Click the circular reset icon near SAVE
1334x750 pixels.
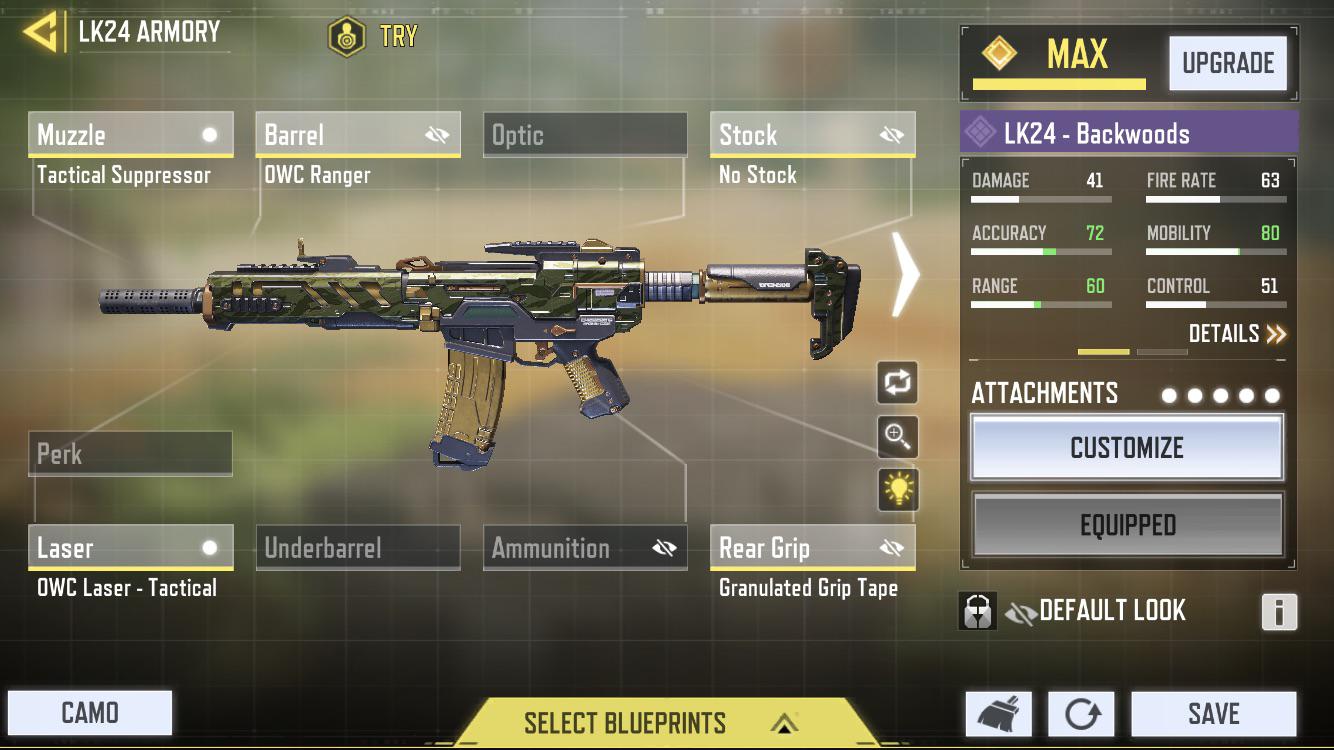coord(1081,713)
